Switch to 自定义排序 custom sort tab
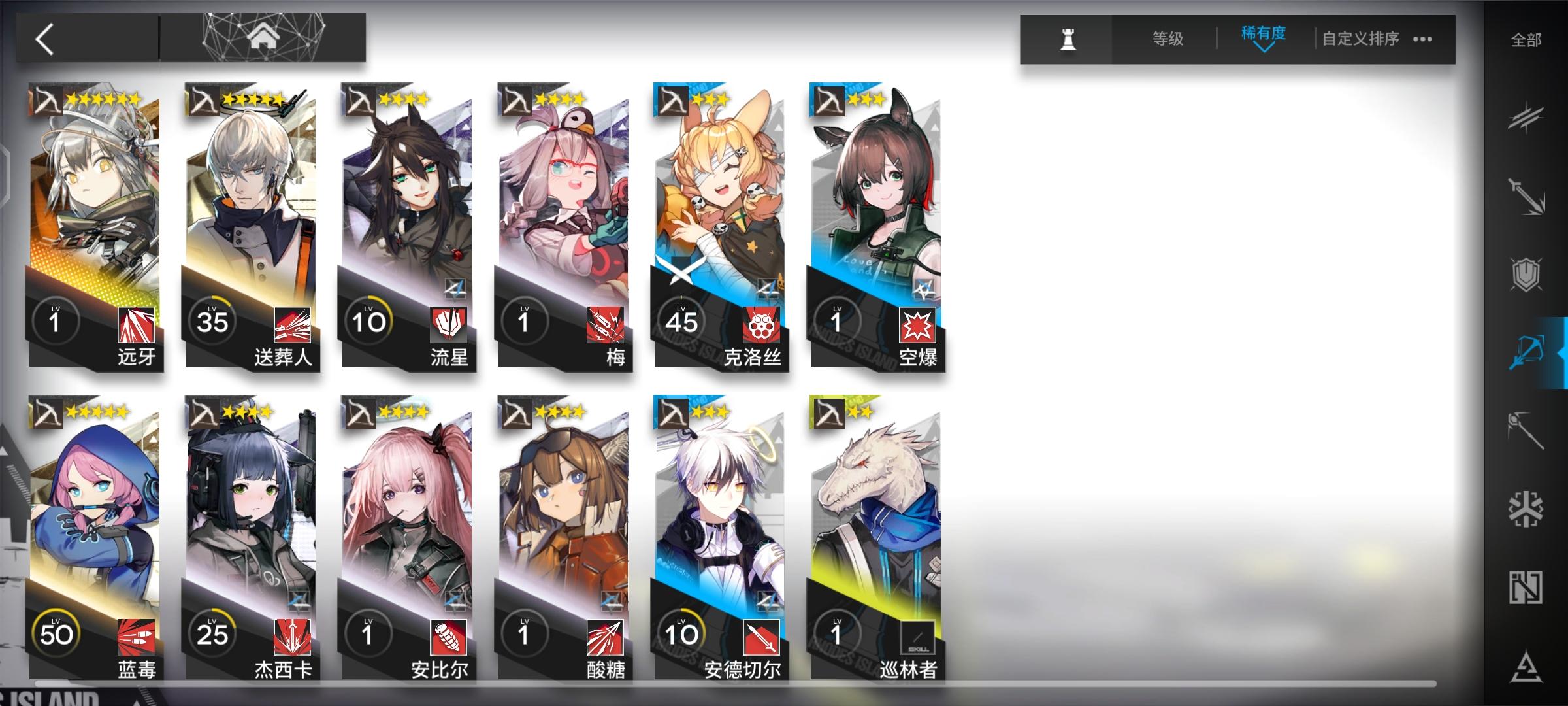This screenshot has height=706, width=1568. [1362, 39]
